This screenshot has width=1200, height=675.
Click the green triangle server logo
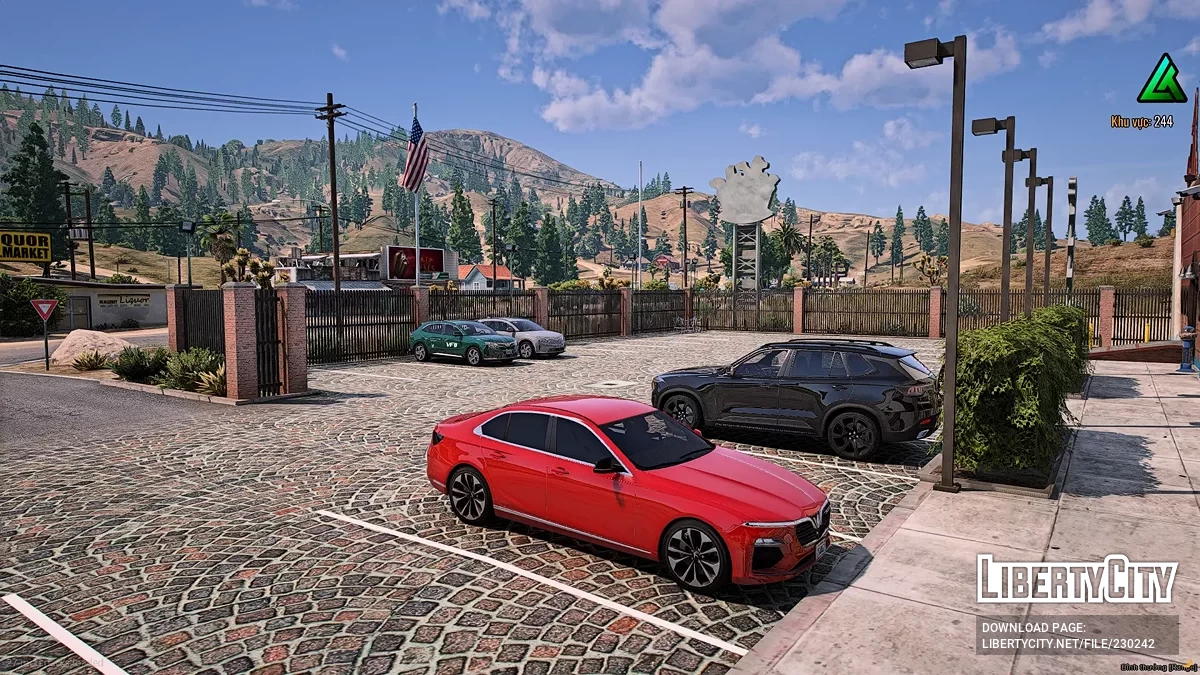coord(1161,81)
